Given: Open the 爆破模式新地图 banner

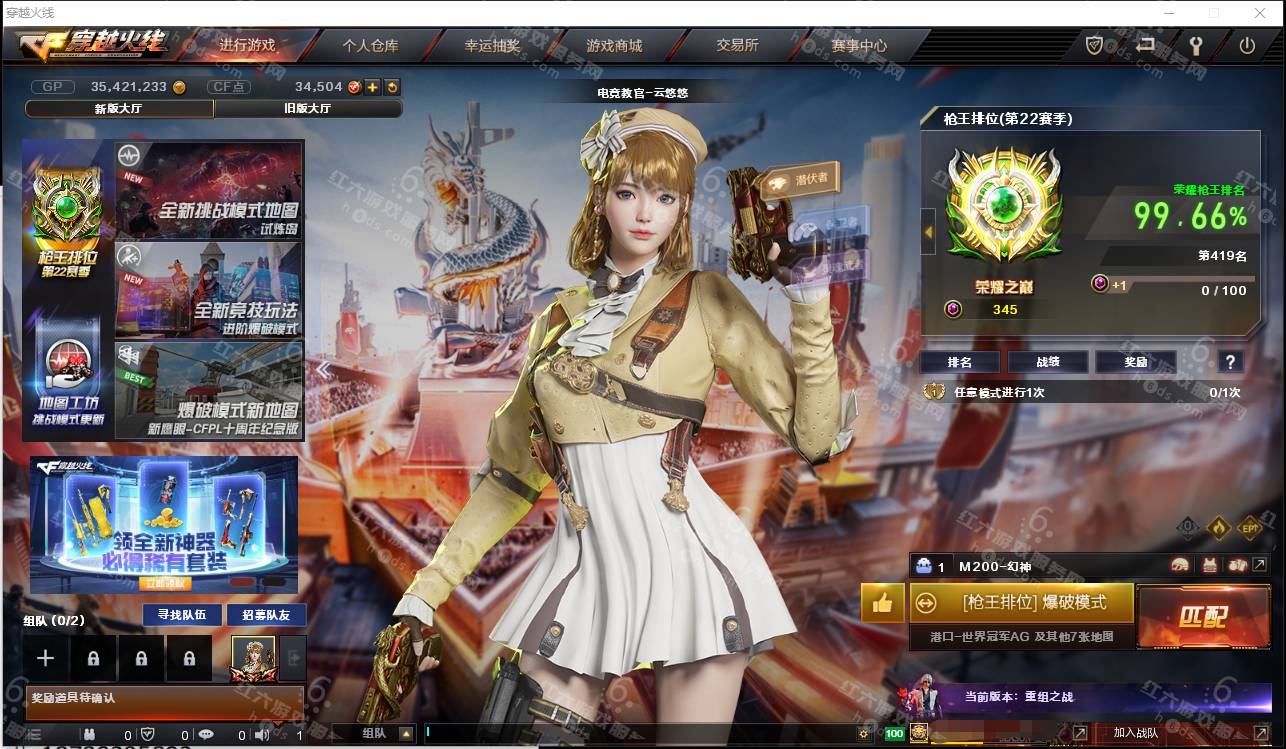Looking at the screenshot, I should [x=210, y=391].
